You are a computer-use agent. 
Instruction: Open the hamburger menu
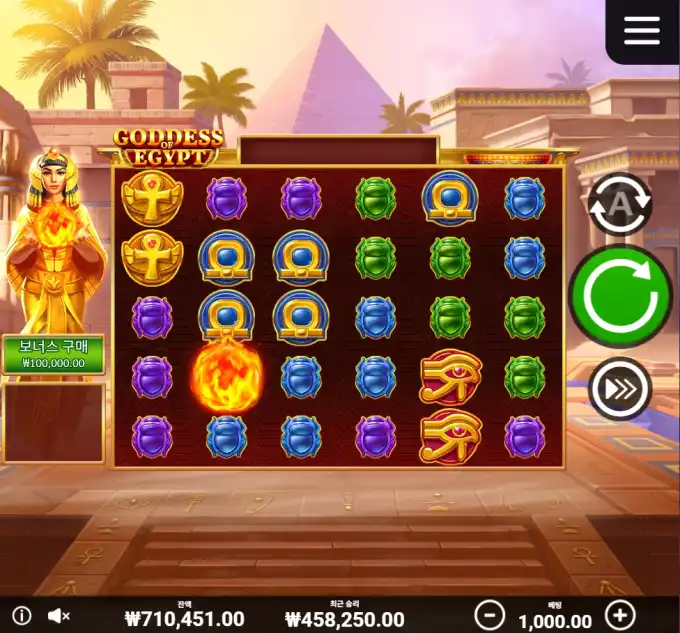642,30
